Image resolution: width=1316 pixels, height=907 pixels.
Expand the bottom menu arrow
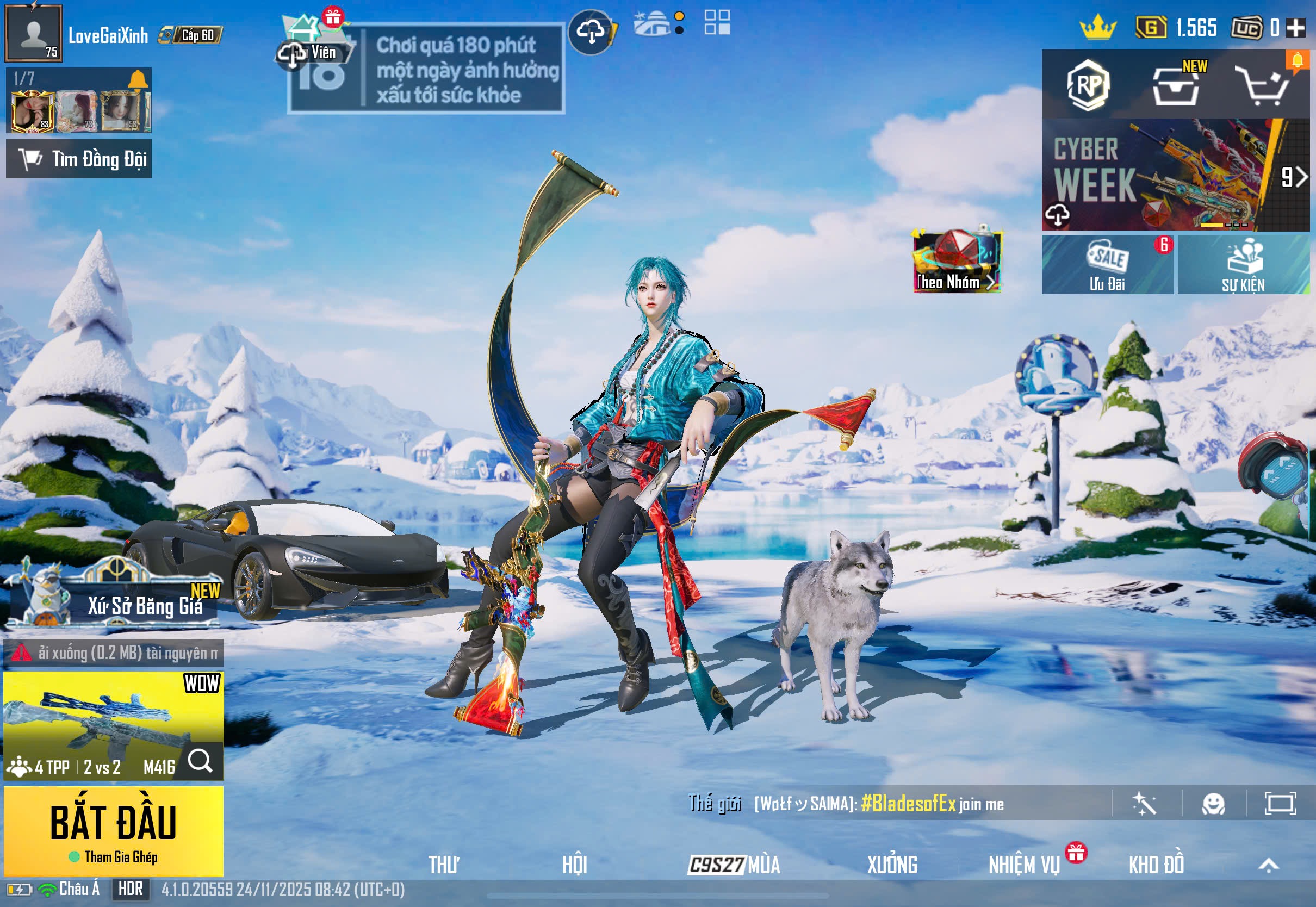(1268, 865)
